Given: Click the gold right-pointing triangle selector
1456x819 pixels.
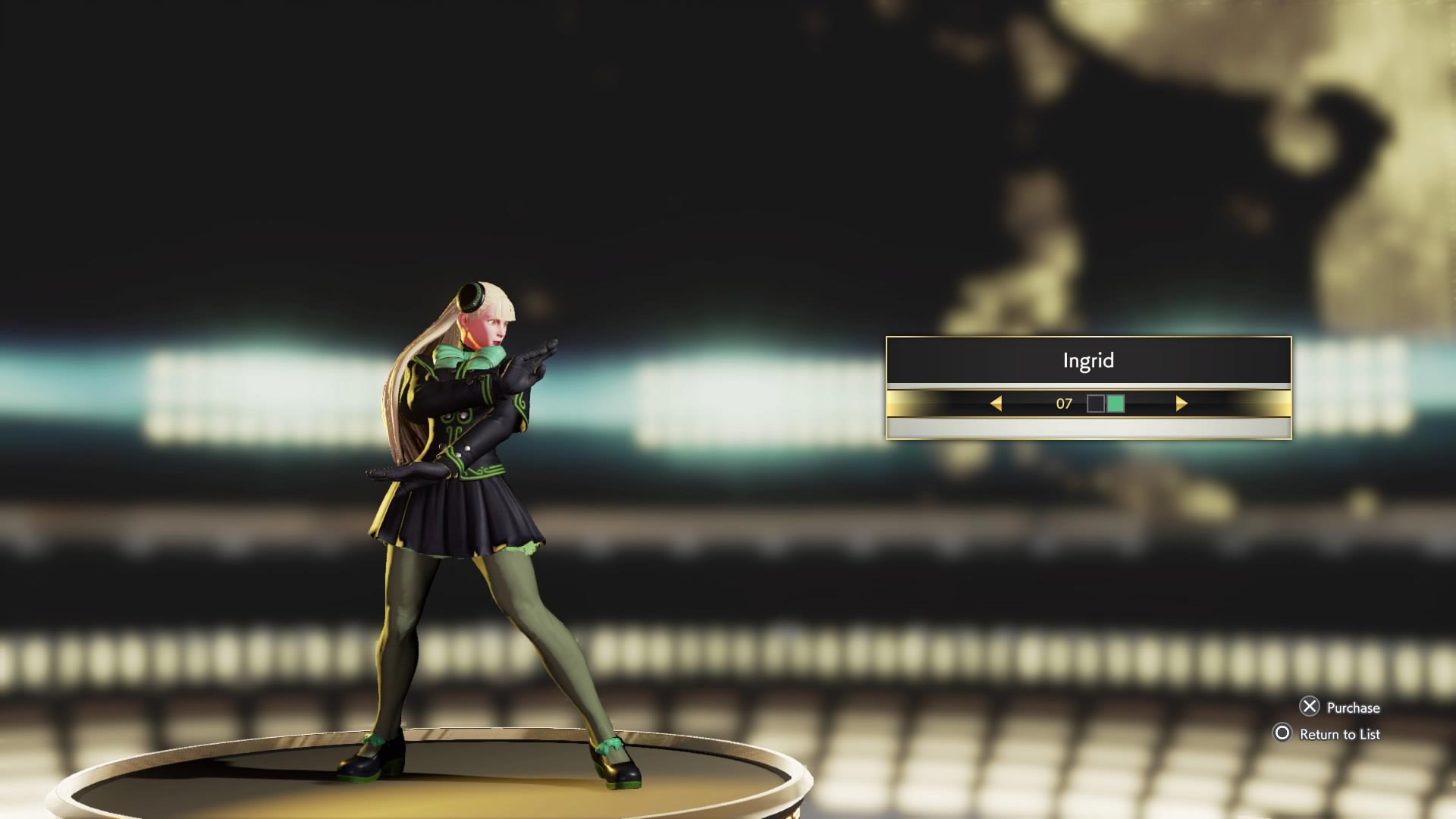Looking at the screenshot, I should point(1181,404).
